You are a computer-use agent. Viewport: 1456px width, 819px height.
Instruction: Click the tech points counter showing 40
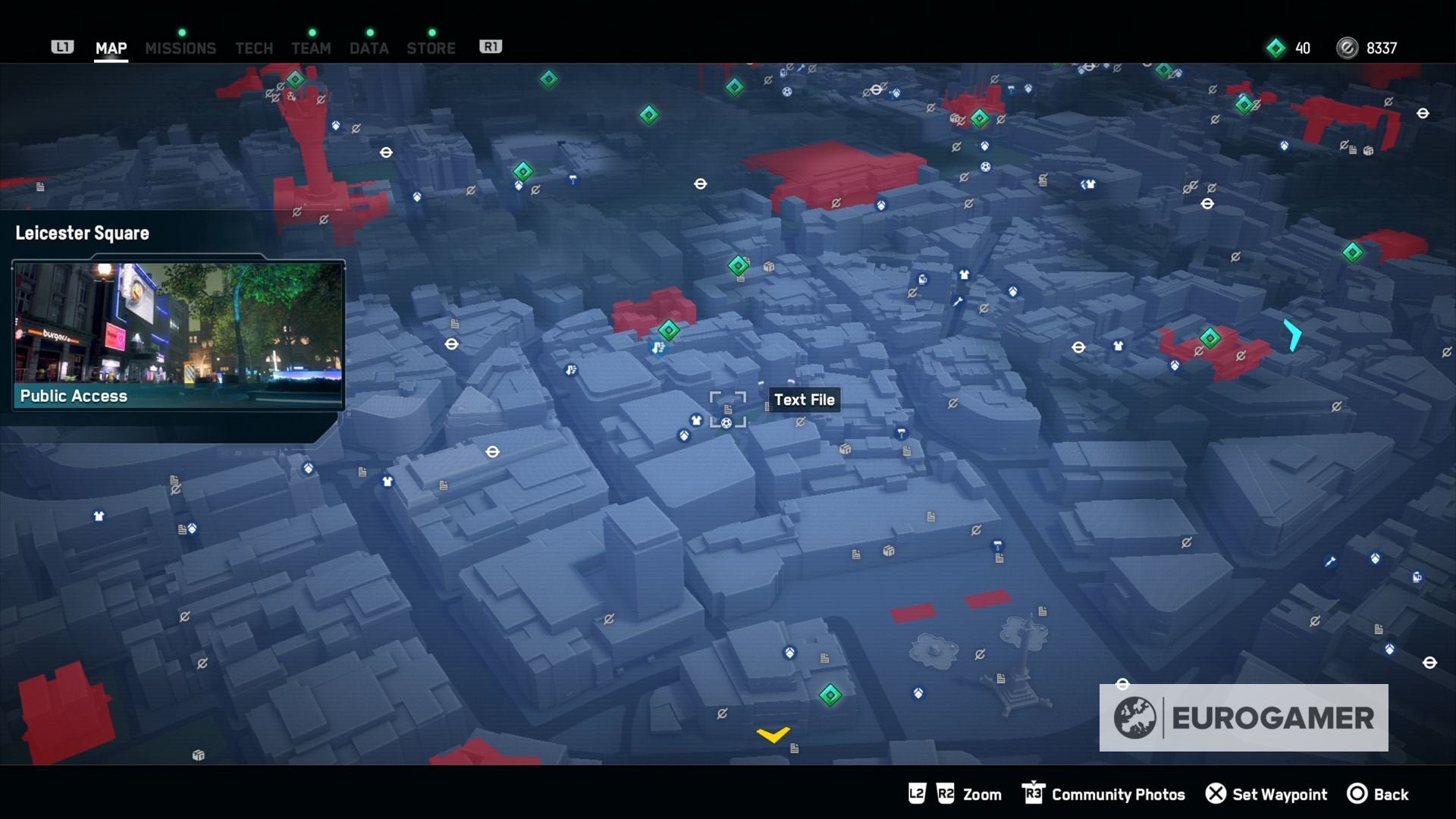click(x=1289, y=48)
